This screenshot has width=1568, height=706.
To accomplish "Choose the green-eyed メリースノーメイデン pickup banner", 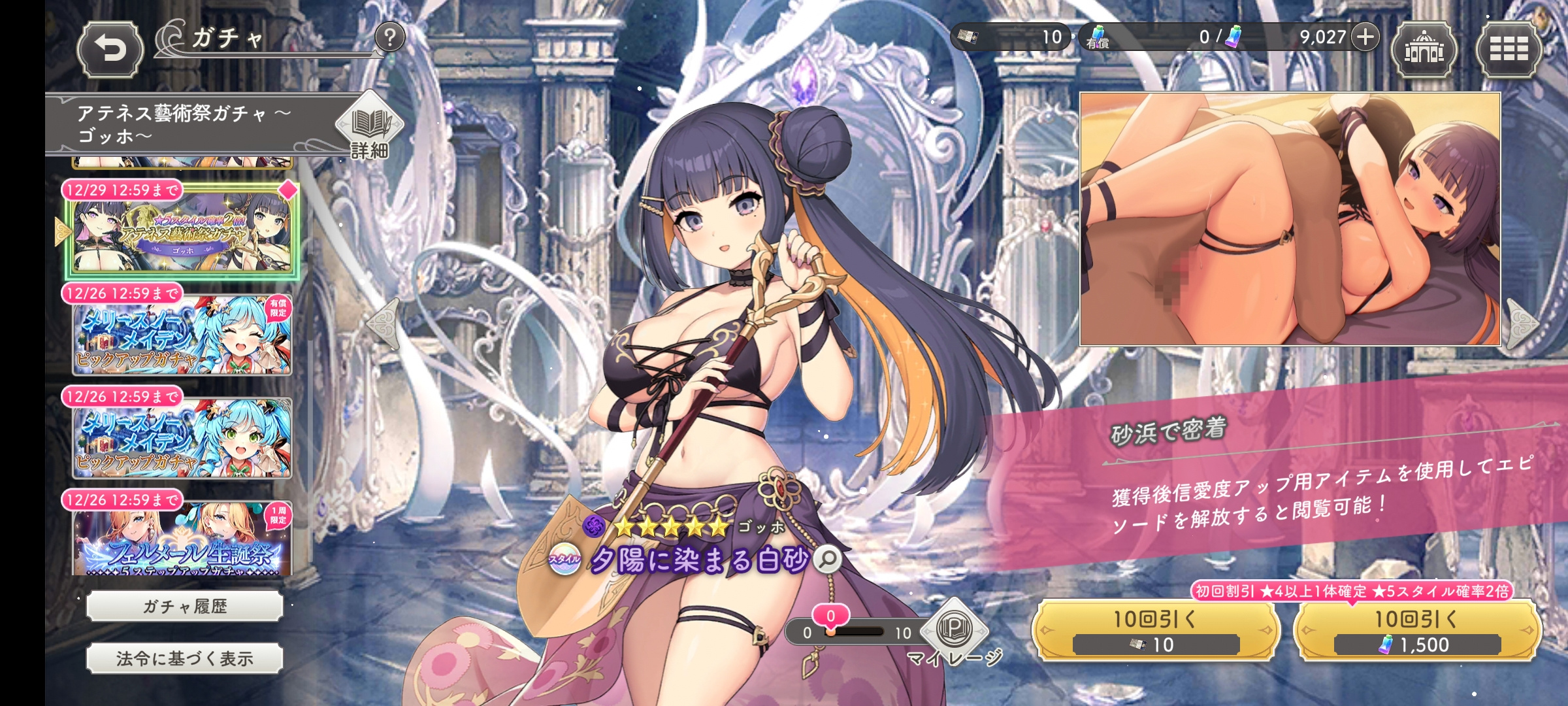I will 182,438.
